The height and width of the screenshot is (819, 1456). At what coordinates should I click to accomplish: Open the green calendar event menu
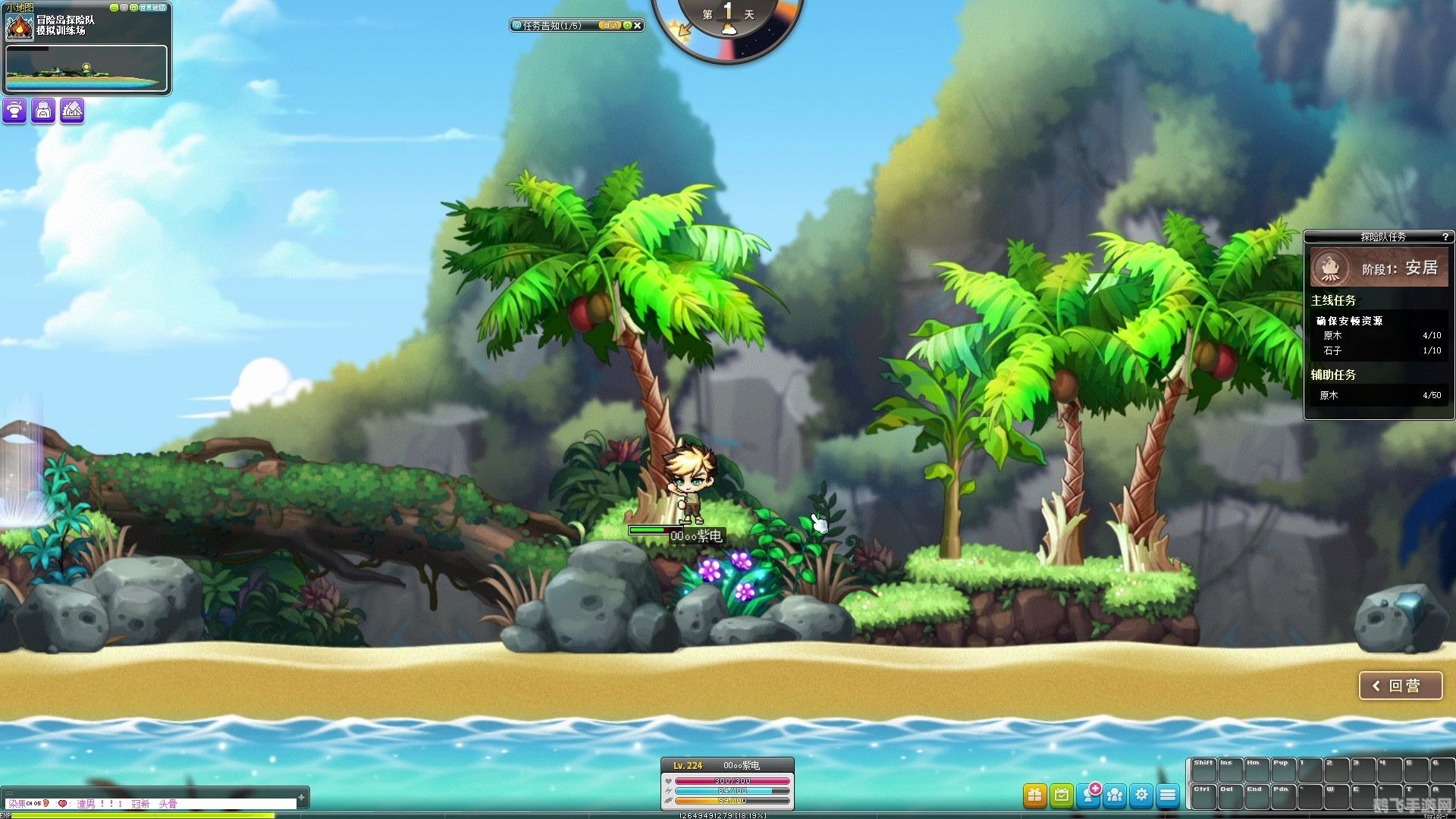tap(1062, 795)
